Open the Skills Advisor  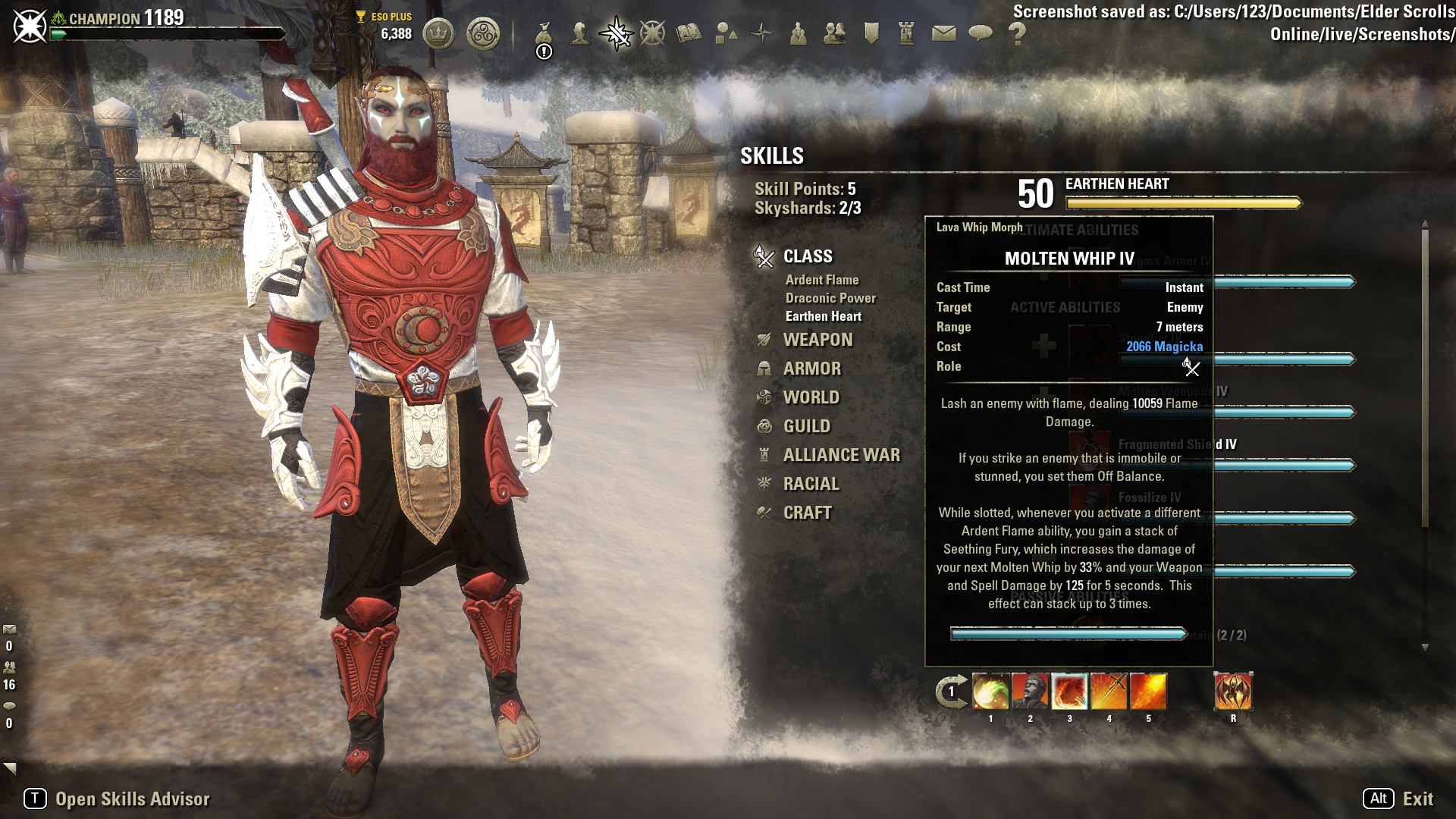pyautogui.click(x=132, y=799)
